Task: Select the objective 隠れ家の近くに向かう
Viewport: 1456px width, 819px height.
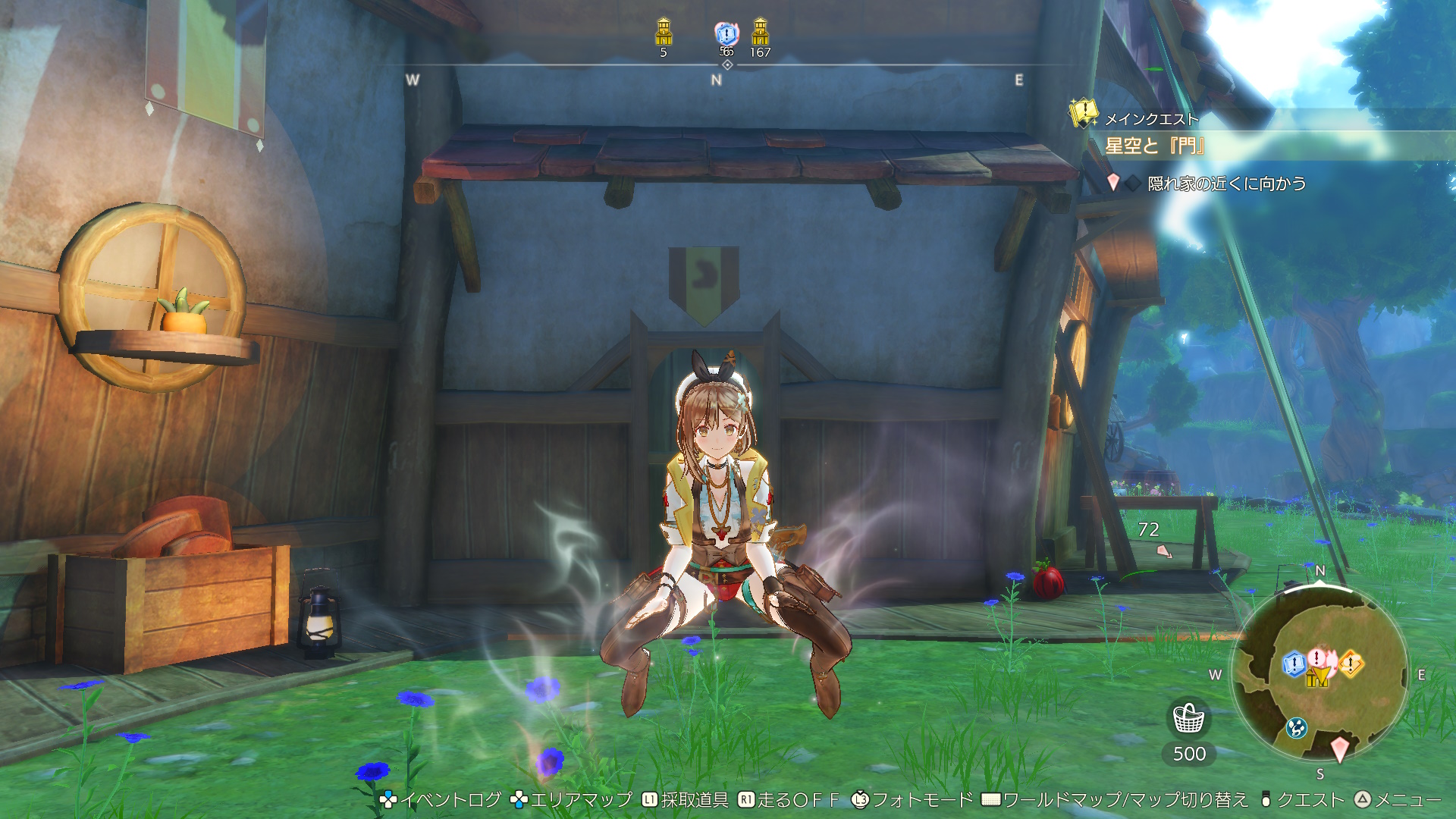Action: pyautogui.click(x=1225, y=184)
